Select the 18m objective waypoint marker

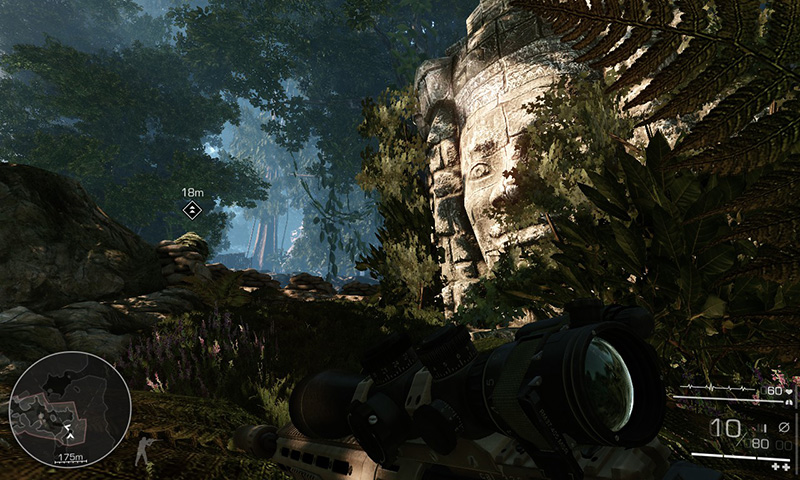pos(192,209)
